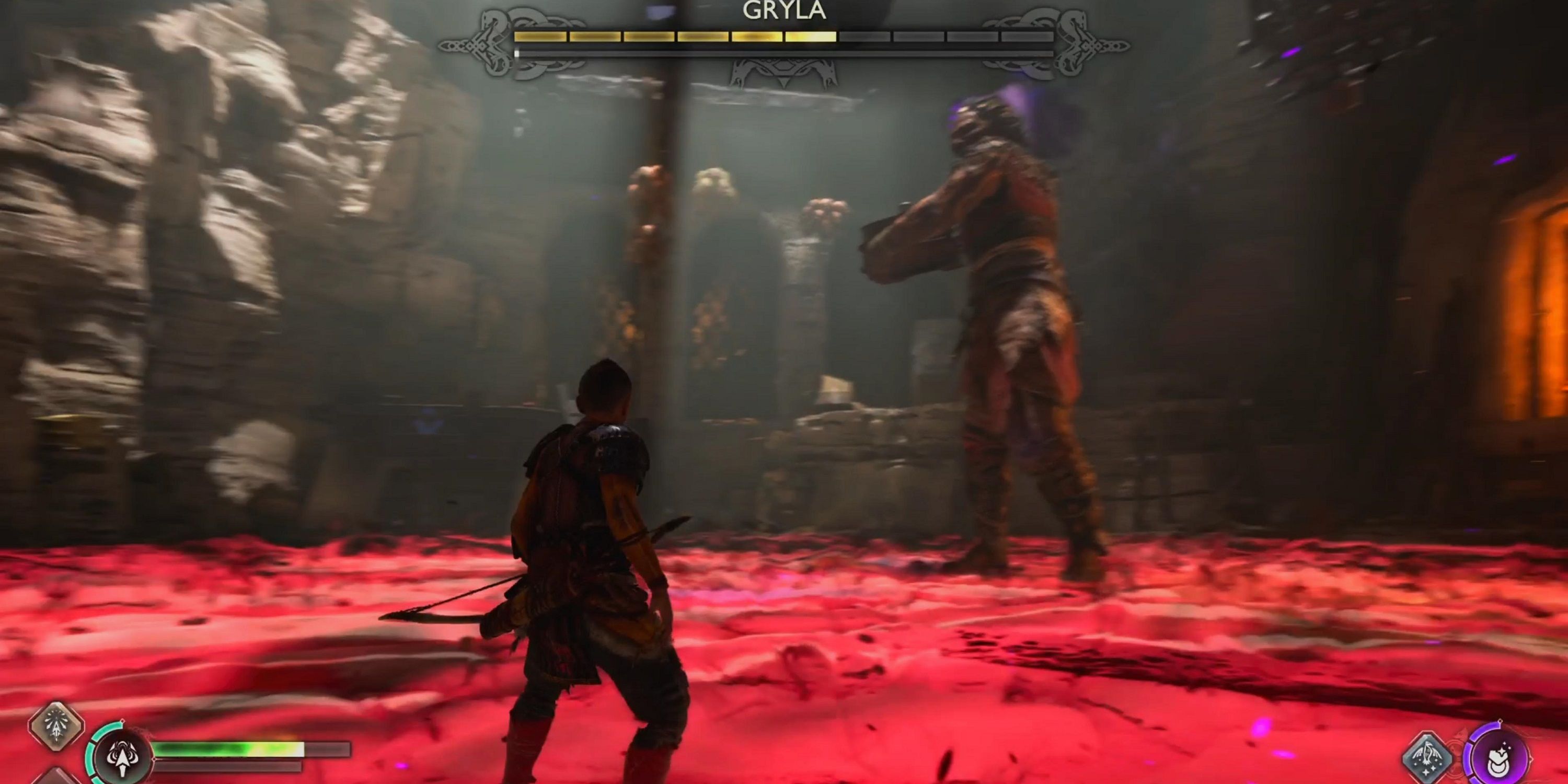Select the GRYLA boss name label
Image resolution: width=1568 pixels, height=784 pixels.
[x=784, y=10]
